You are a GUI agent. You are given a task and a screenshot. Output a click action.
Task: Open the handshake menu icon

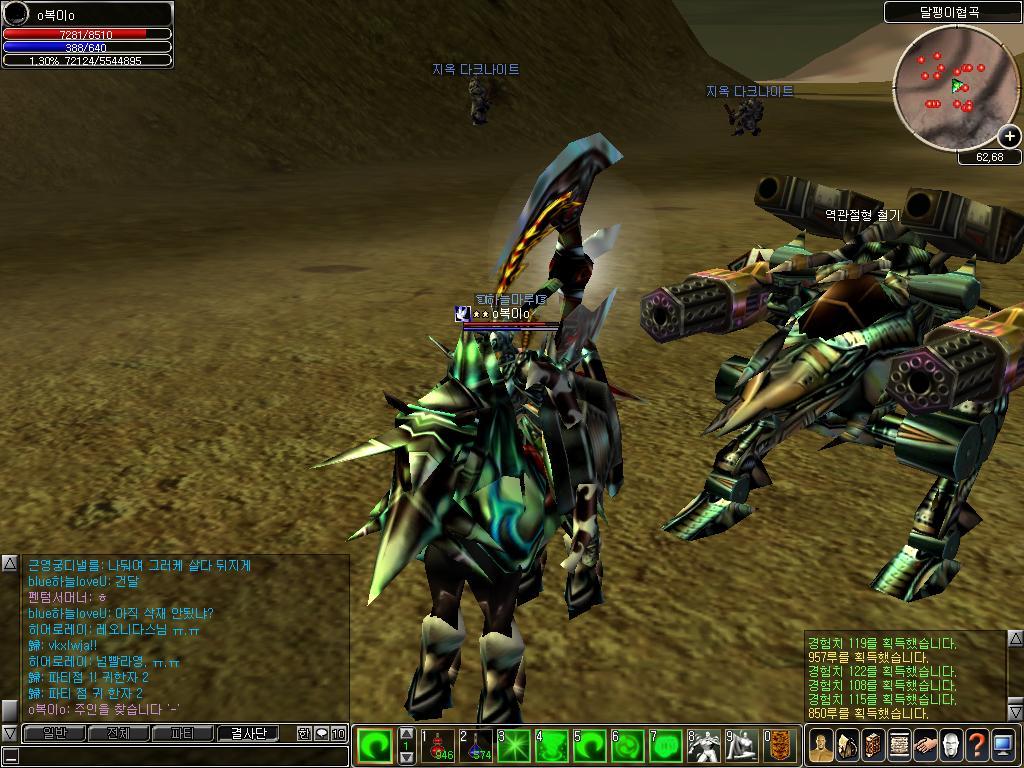click(925, 745)
